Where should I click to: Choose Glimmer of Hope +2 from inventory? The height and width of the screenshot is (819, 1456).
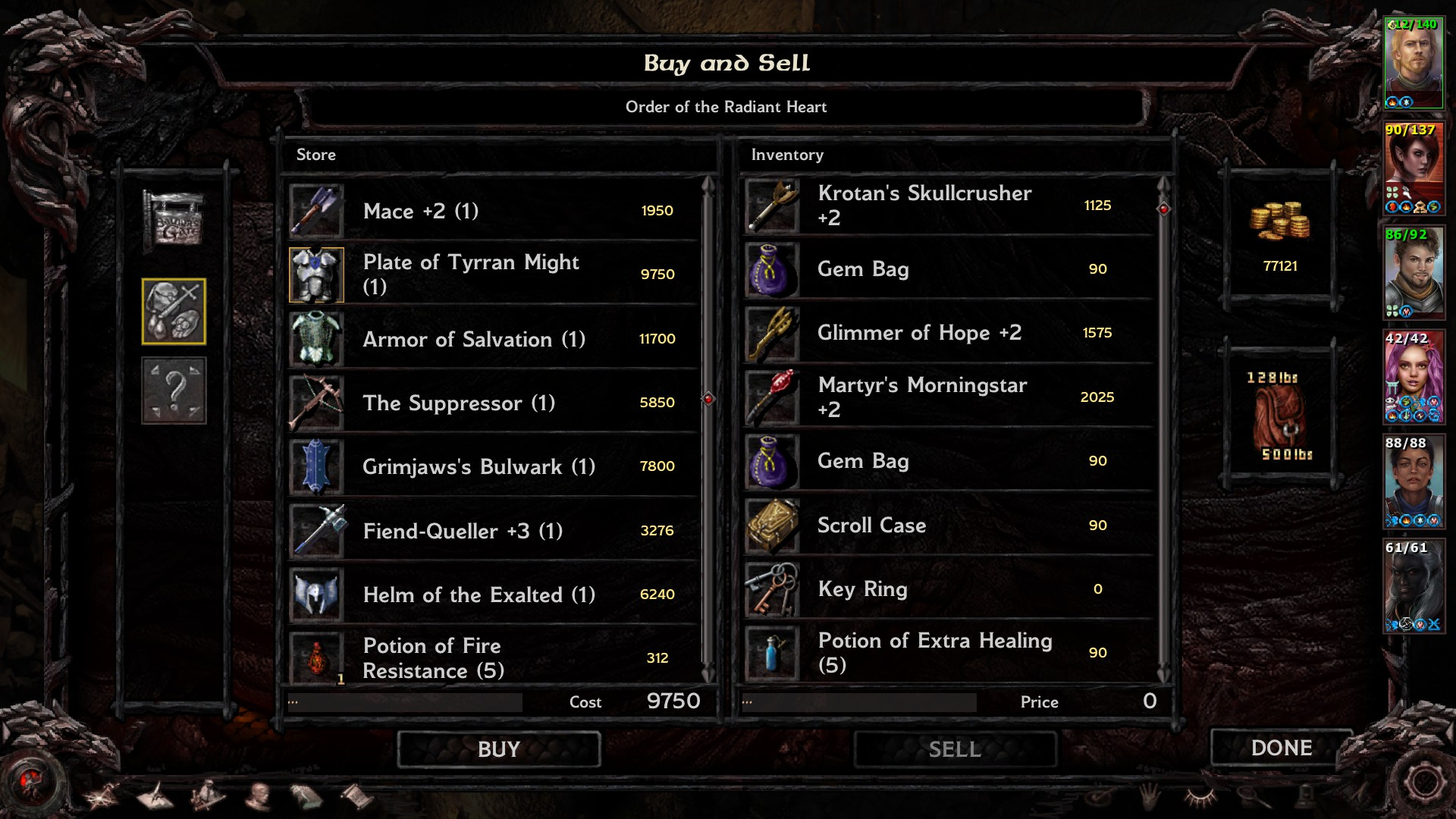click(x=948, y=333)
